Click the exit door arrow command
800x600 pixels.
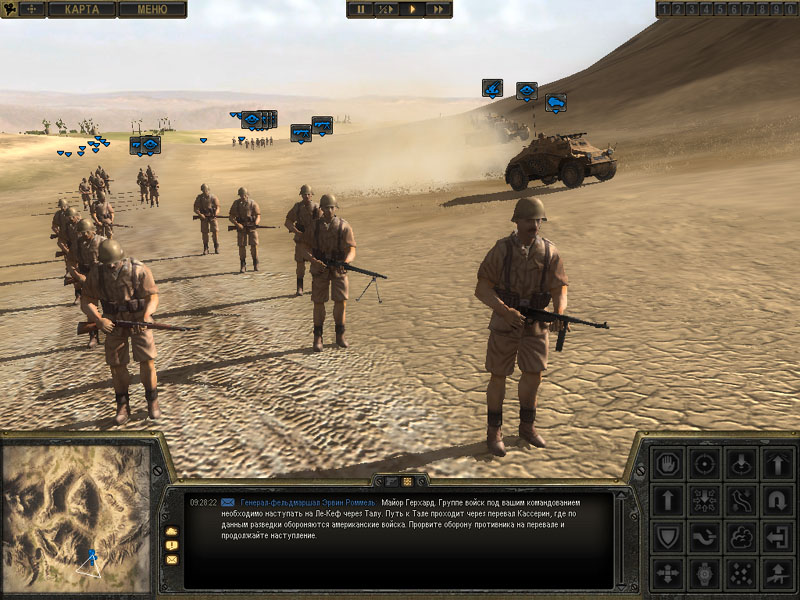[778, 537]
